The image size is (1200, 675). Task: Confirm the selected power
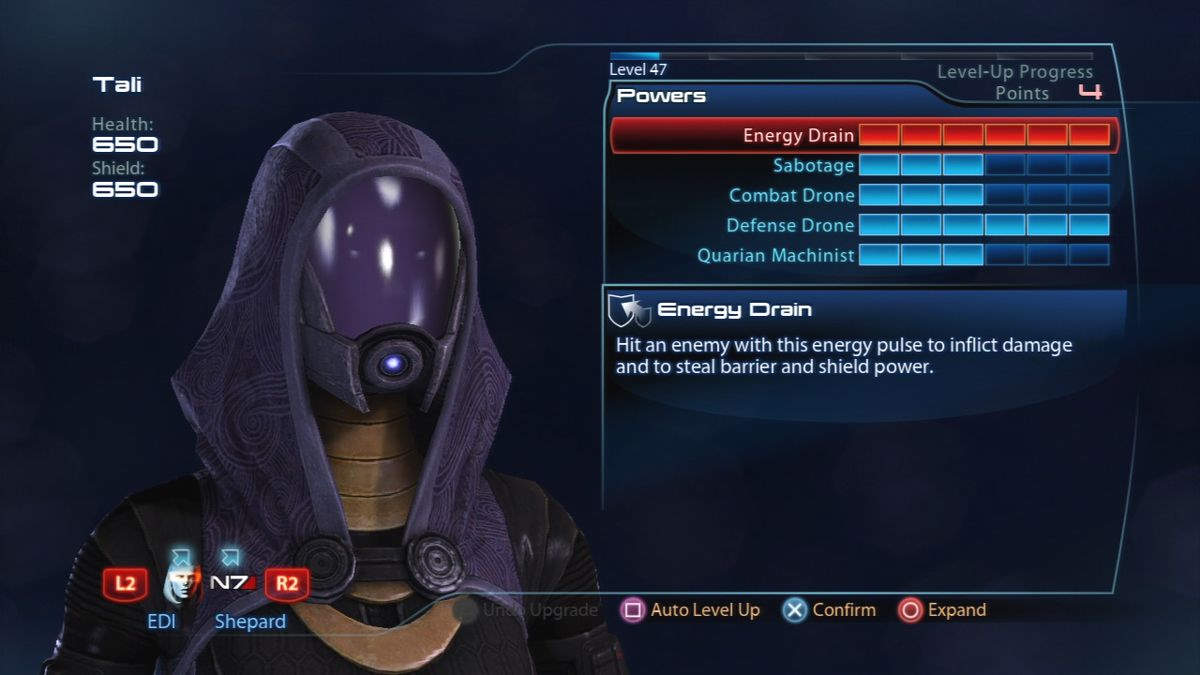tap(829, 610)
